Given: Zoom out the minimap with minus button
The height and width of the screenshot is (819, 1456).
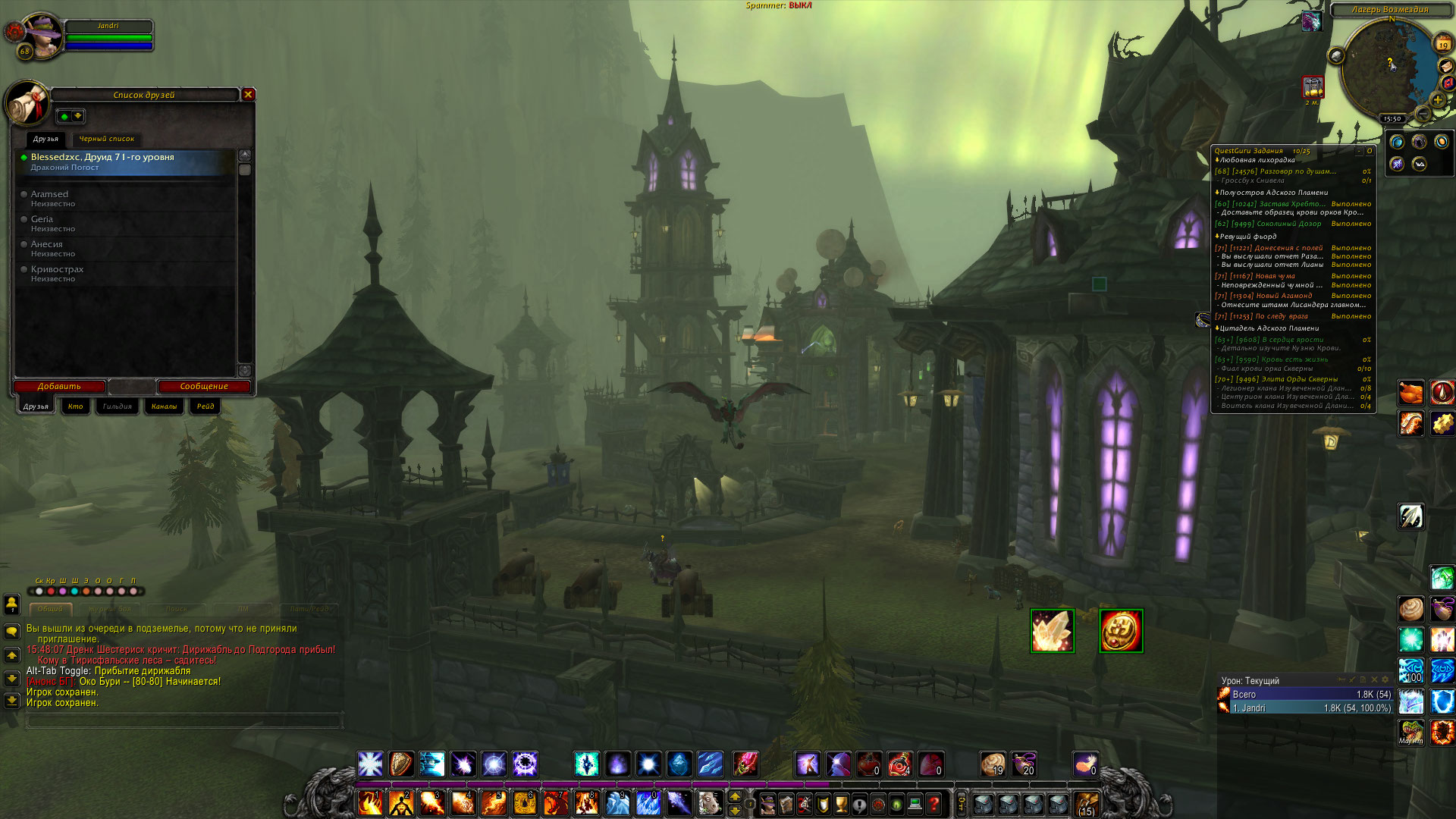Looking at the screenshot, I should coord(1423,114).
